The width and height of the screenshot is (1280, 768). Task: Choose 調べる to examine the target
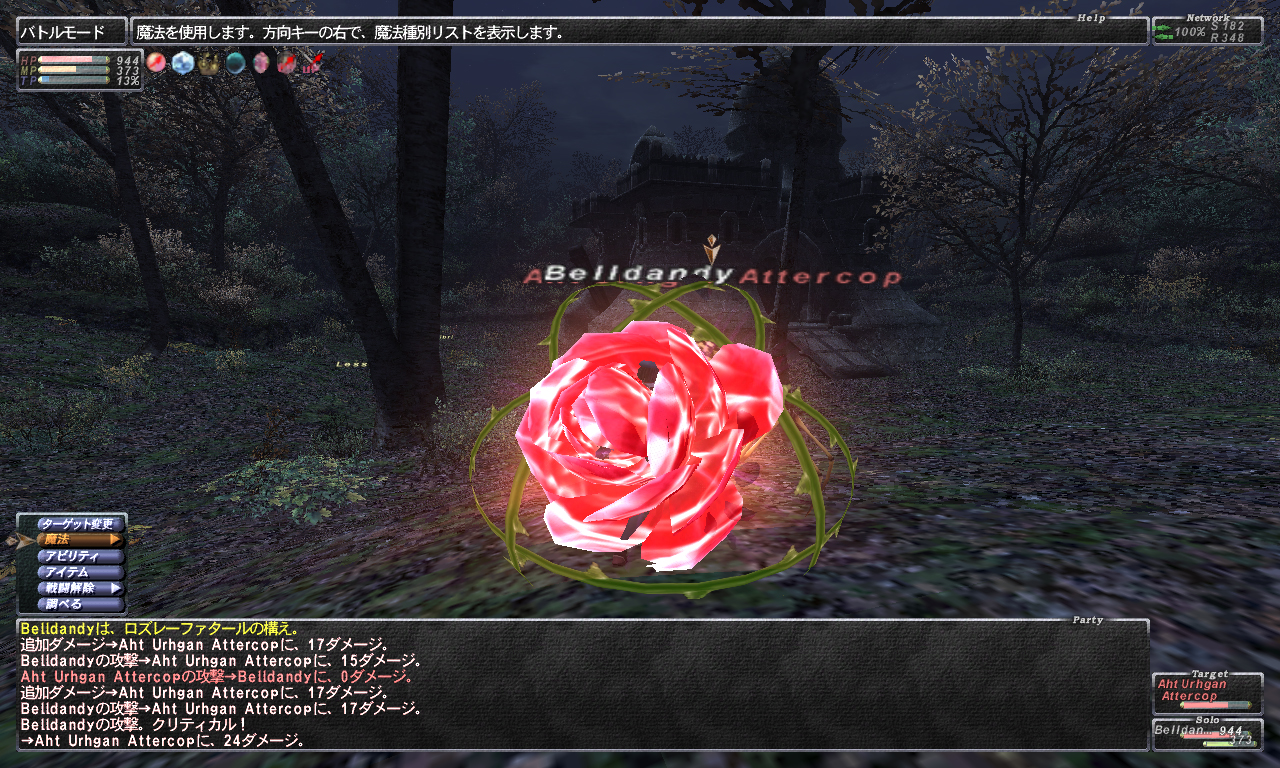point(80,604)
